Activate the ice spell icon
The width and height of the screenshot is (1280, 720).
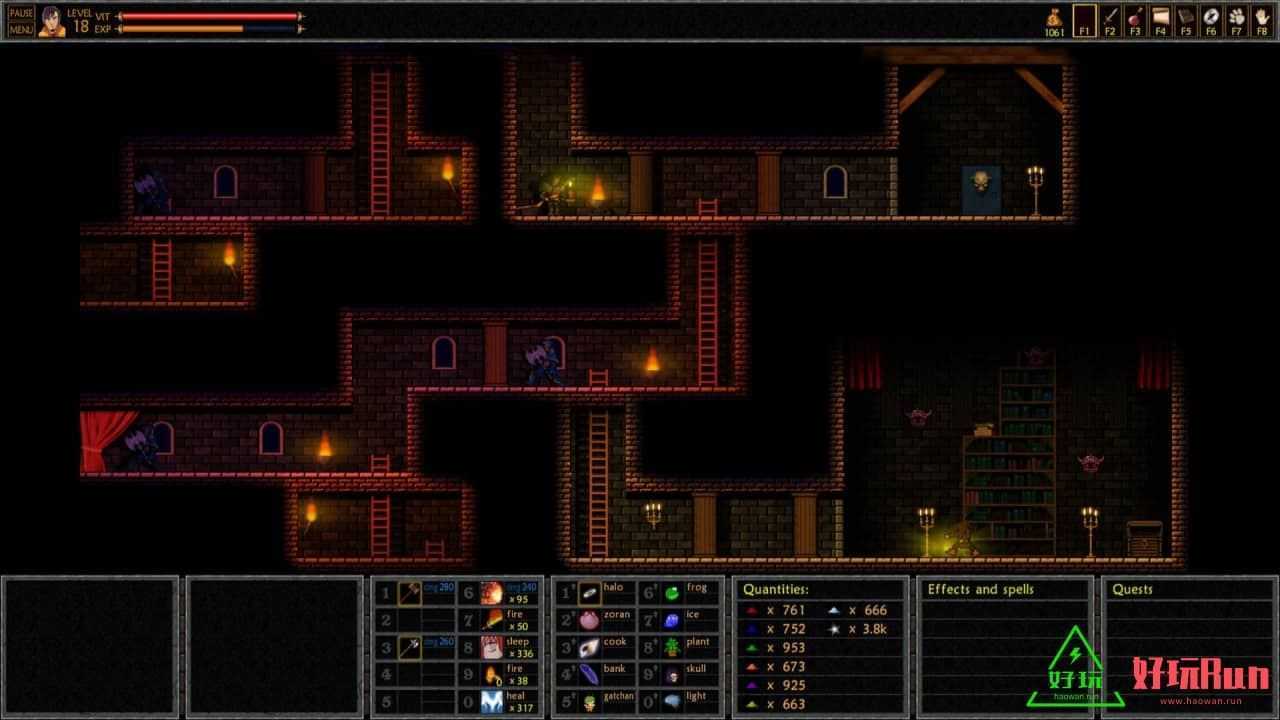pos(673,621)
